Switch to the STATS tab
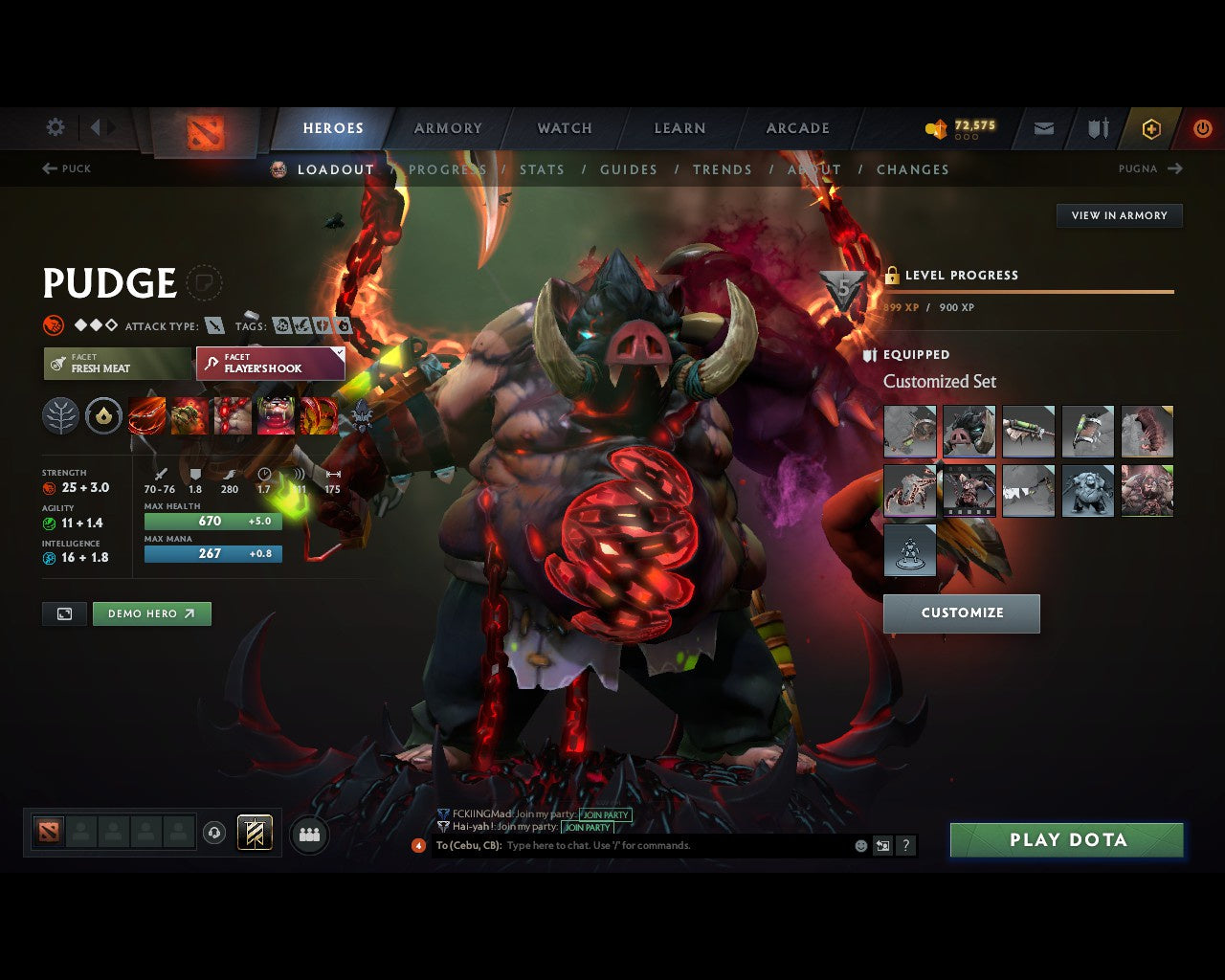The image size is (1225, 980). click(x=542, y=169)
